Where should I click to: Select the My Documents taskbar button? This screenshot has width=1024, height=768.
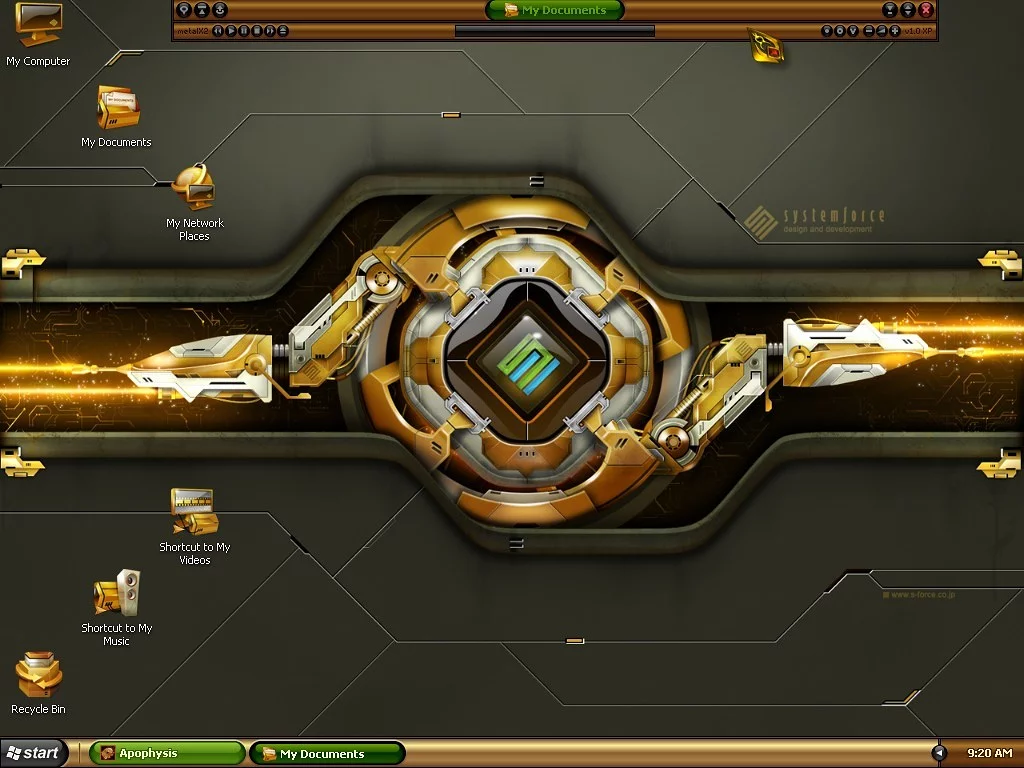click(x=327, y=753)
